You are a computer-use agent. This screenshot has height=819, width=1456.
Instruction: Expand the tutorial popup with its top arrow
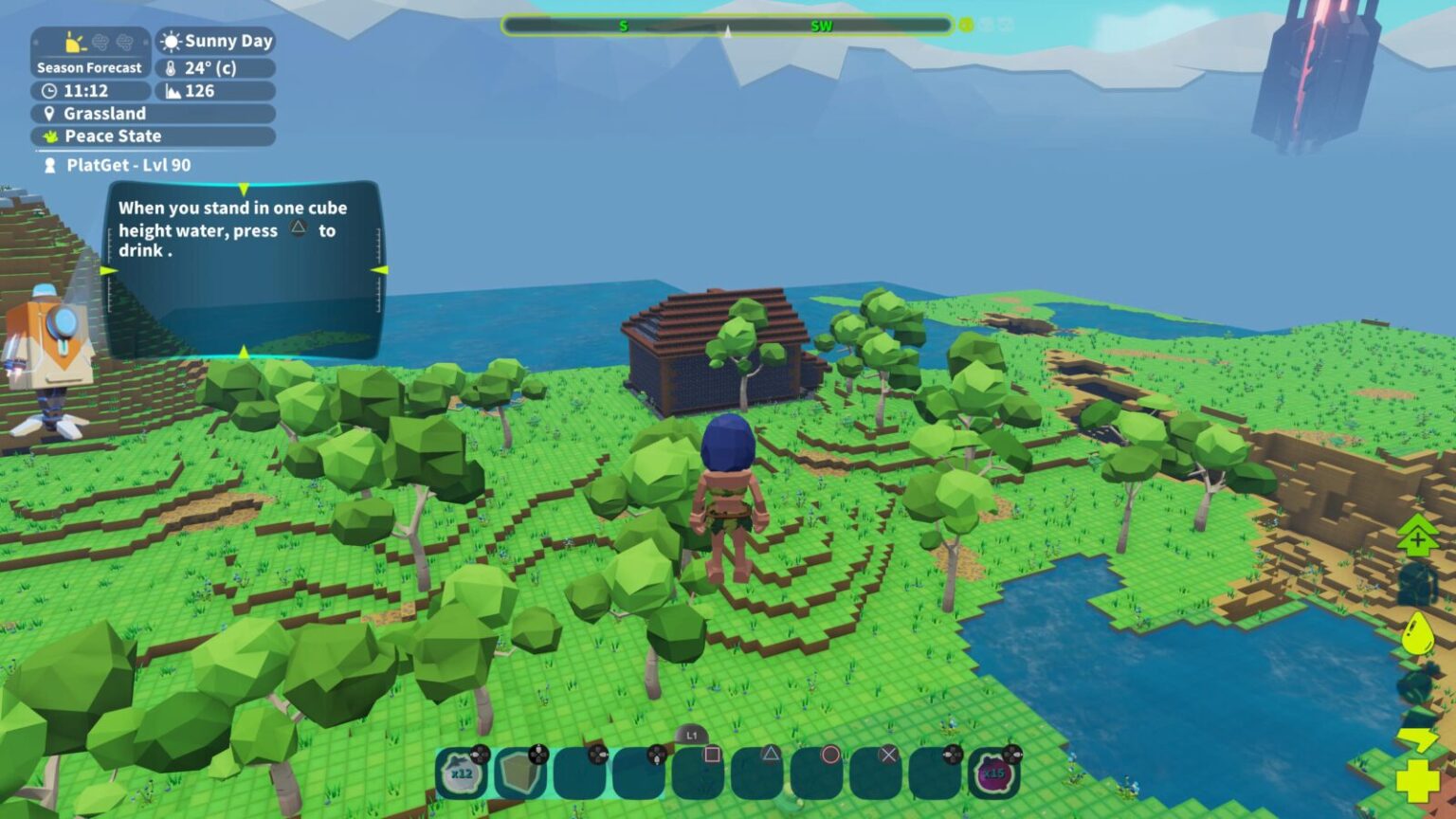tap(245, 188)
